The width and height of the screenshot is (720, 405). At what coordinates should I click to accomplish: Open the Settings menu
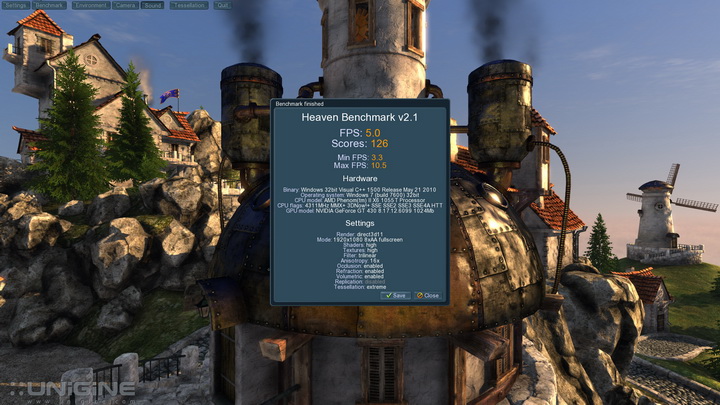(x=16, y=5)
